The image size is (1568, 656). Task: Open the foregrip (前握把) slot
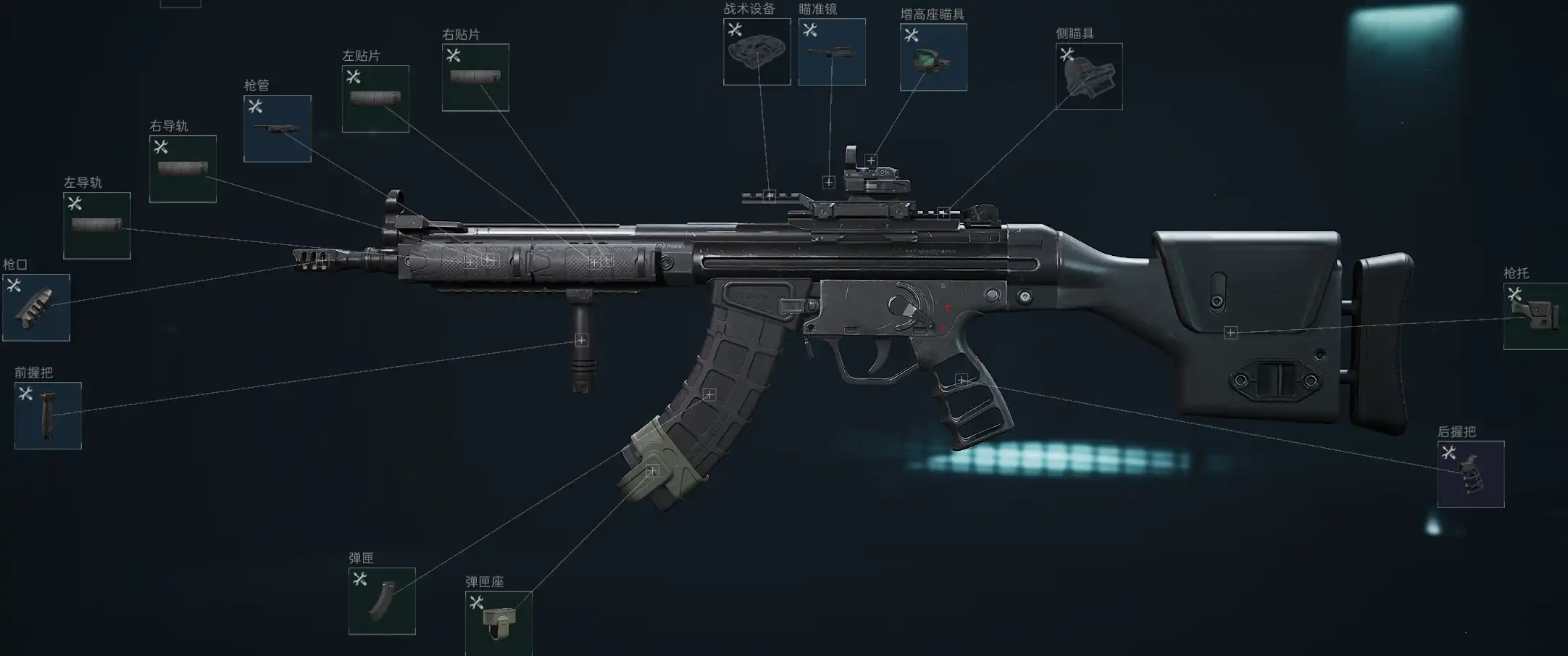48,415
